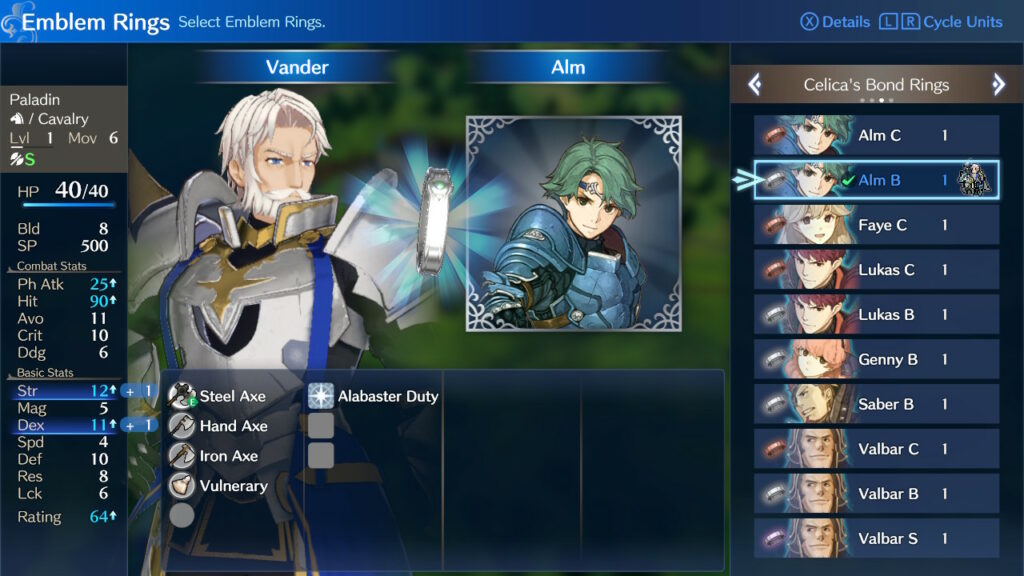Select the Iron Axe item

coord(228,456)
